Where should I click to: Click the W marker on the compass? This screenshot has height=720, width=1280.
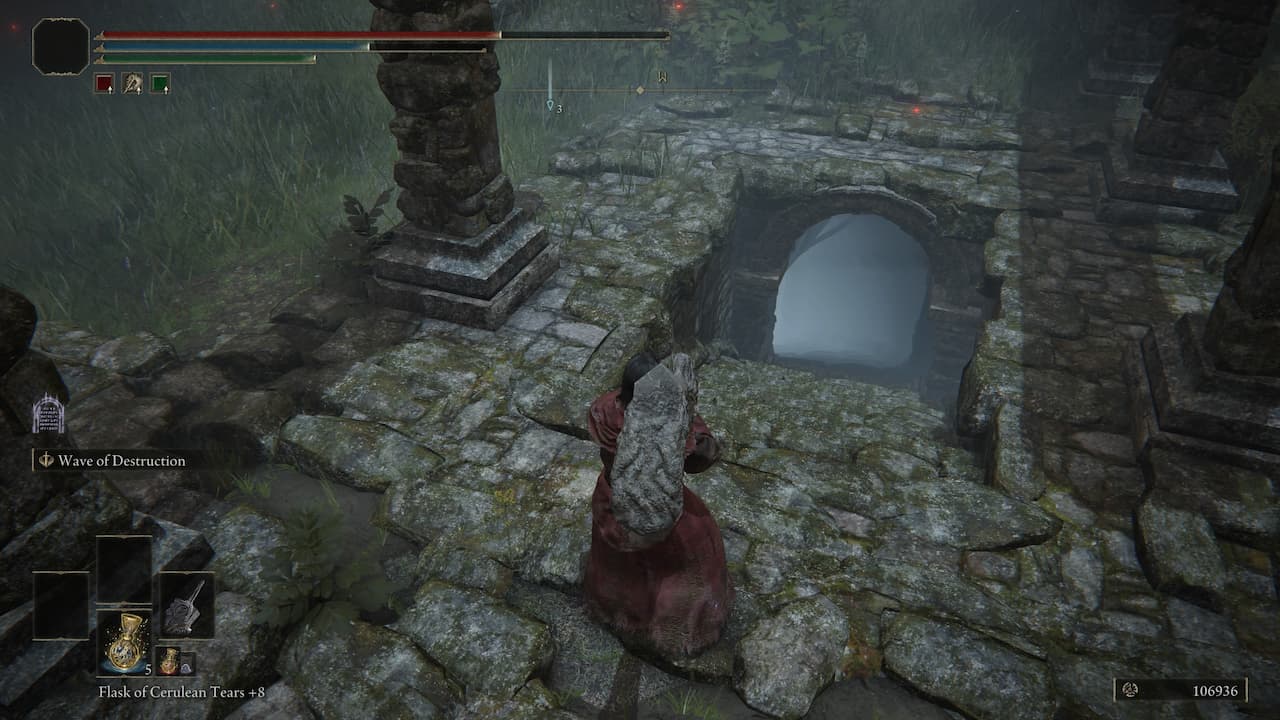[661, 79]
